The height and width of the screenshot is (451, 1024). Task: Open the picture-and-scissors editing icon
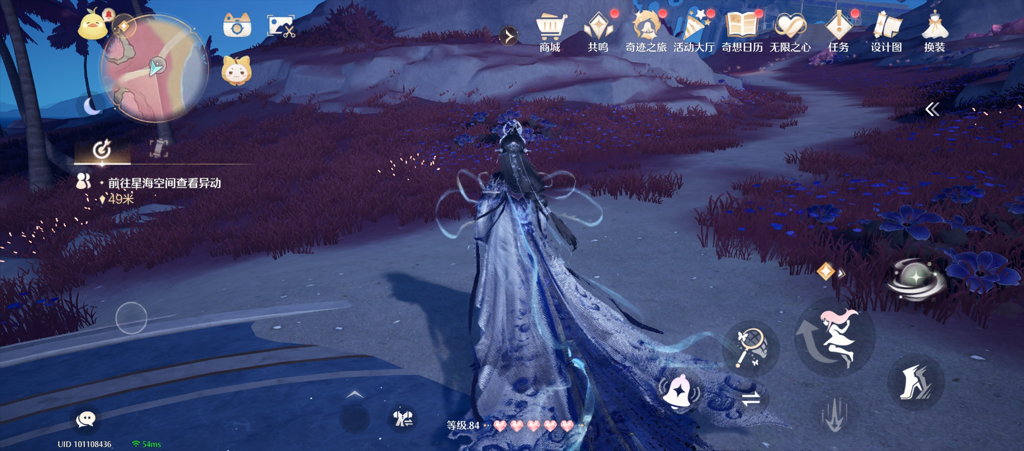pyautogui.click(x=281, y=26)
